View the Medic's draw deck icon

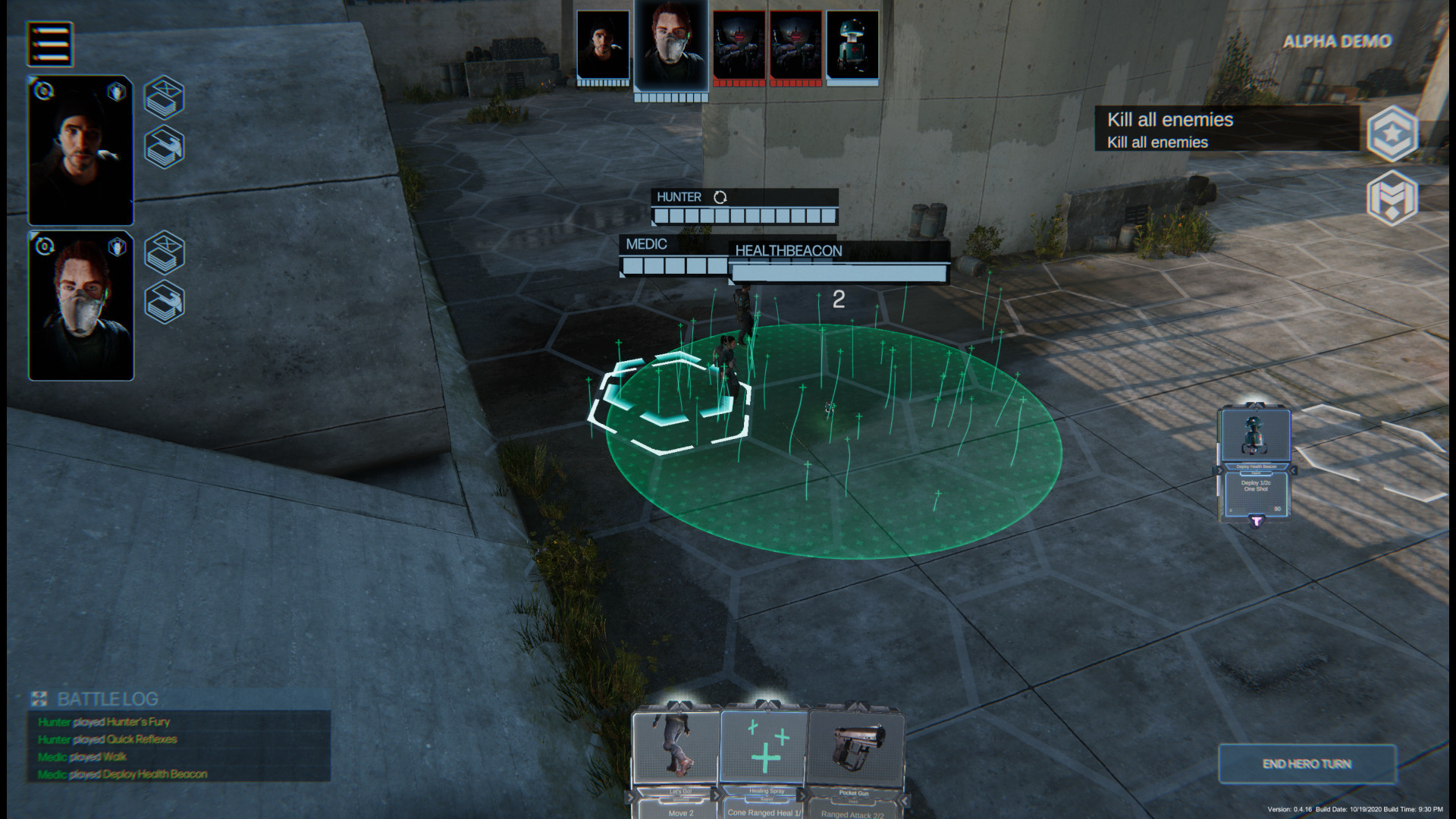pyautogui.click(x=165, y=302)
